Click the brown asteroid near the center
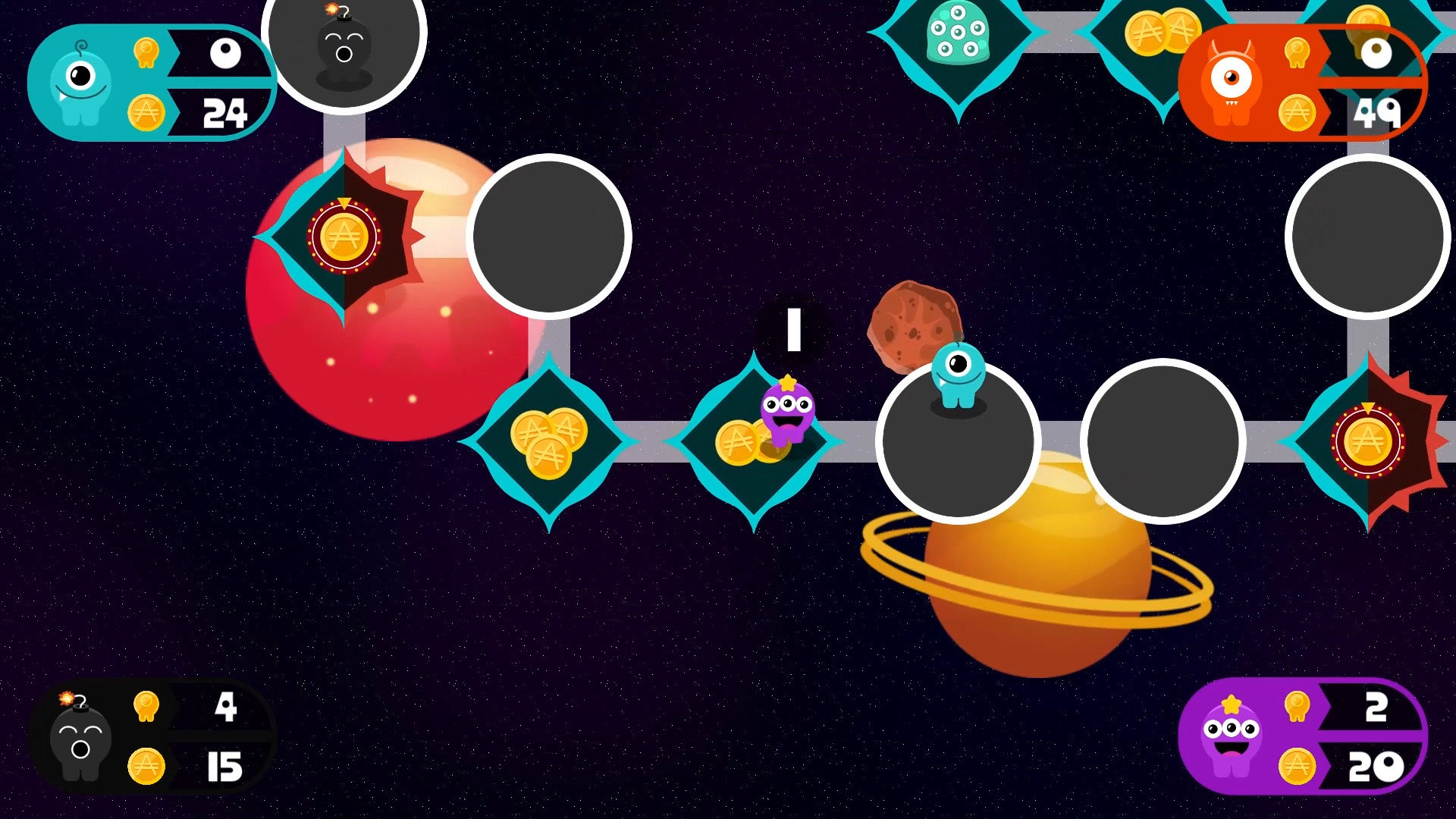Viewport: 1456px width, 819px height. [915, 322]
